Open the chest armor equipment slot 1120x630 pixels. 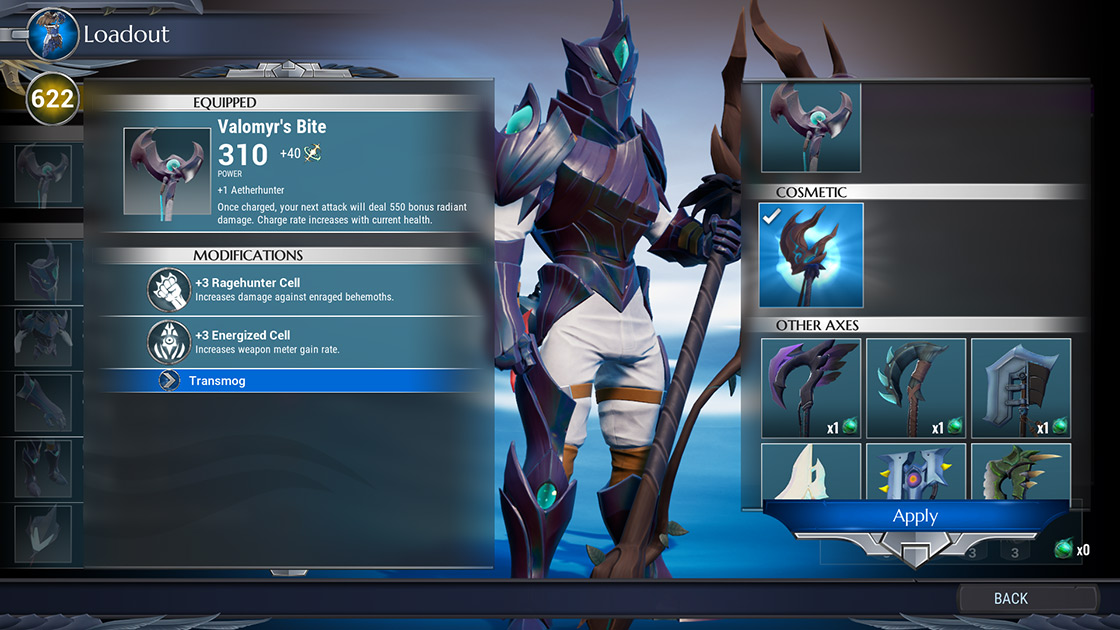43,337
